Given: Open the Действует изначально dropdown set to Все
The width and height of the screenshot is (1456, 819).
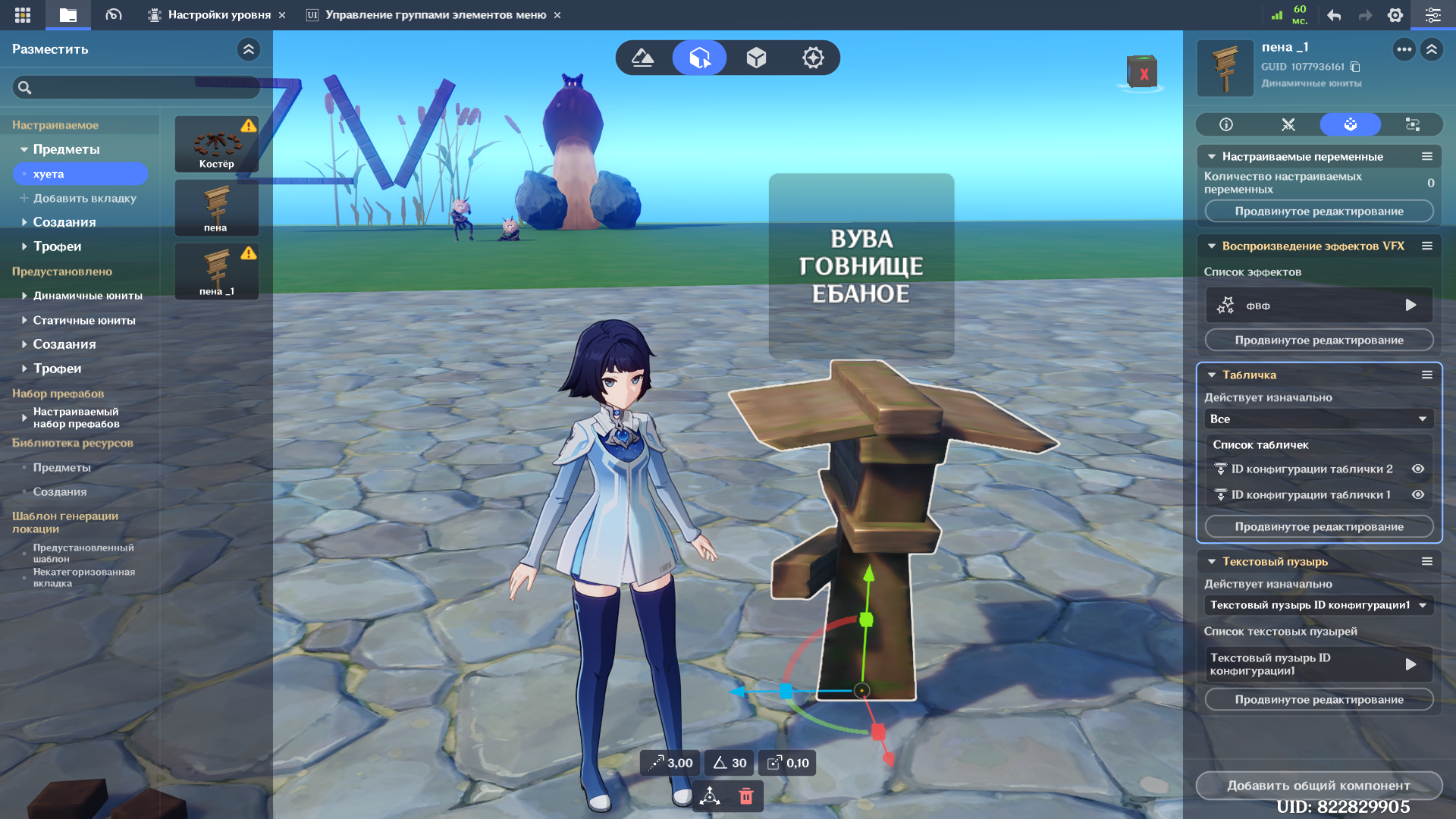Looking at the screenshot, I should (x=1319, y=419).
